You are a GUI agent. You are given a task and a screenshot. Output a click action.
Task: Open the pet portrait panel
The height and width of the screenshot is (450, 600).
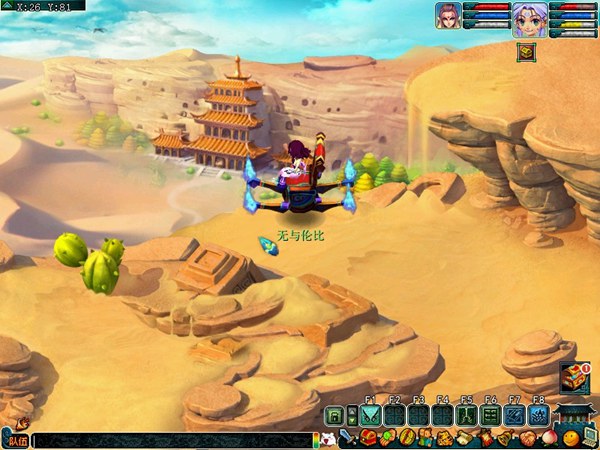(447, 15)
